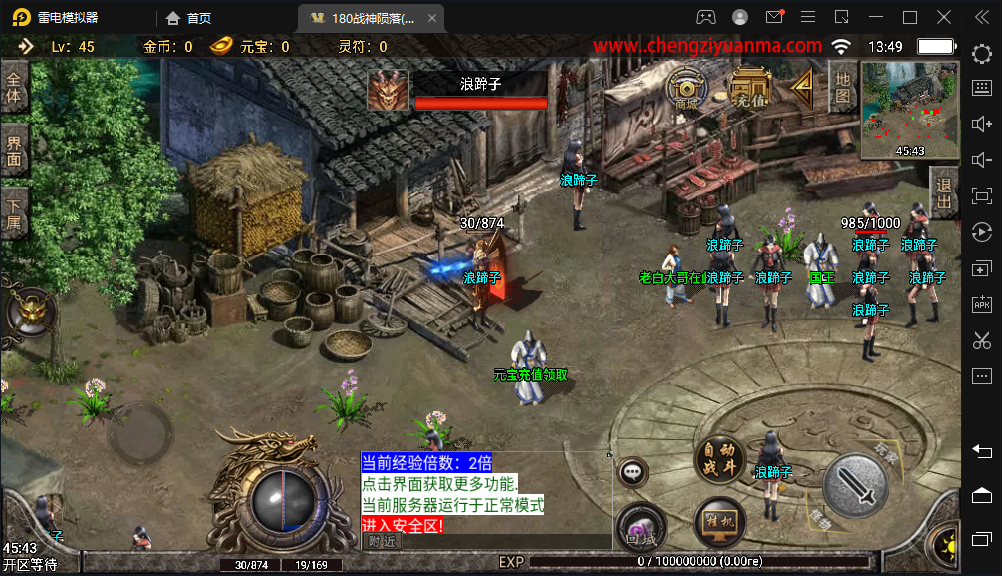Switch to the 附近 nearby chat tab

[382, 541]
